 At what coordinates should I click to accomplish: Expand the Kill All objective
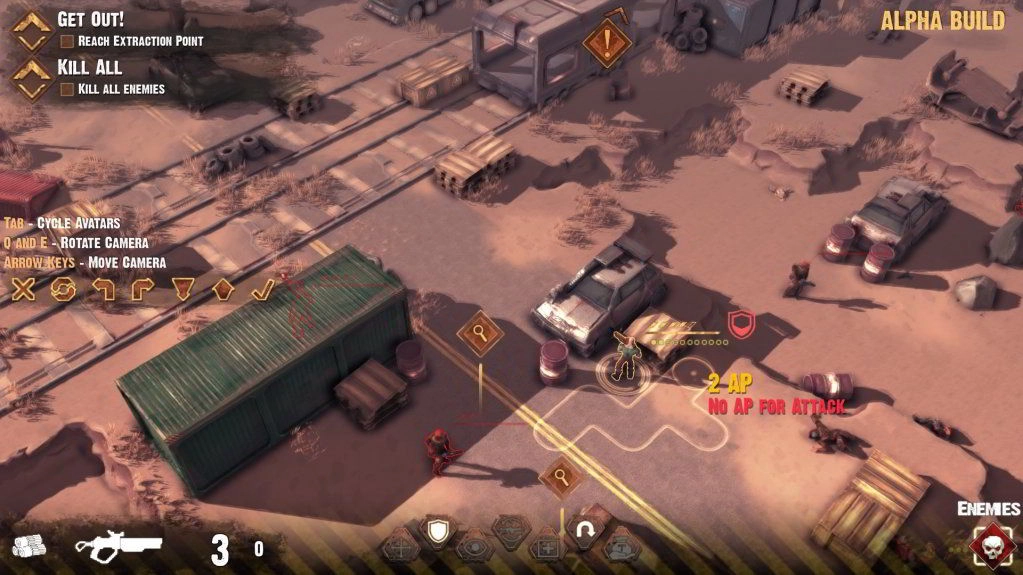coord(31,77)
